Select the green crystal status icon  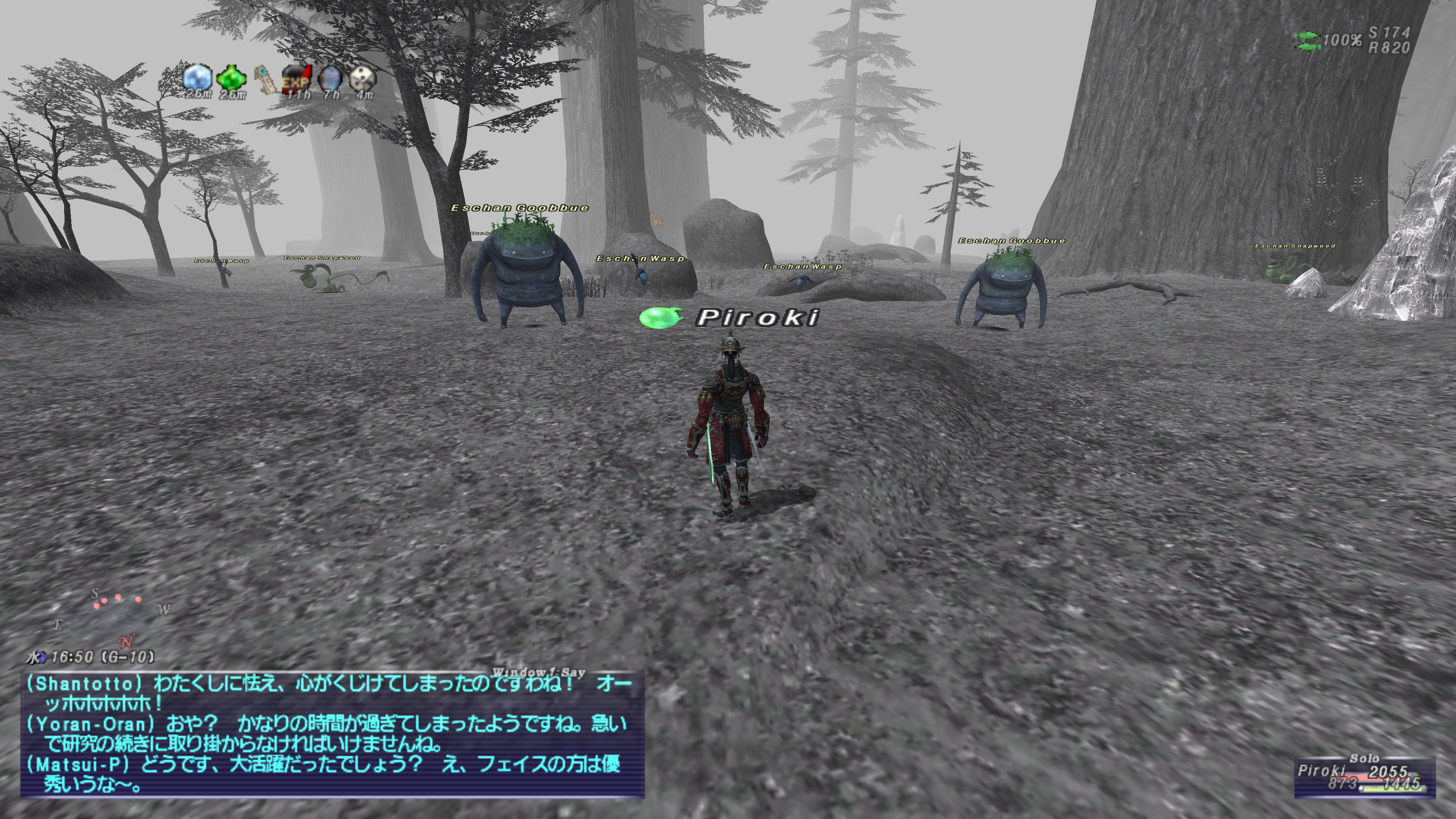click(x=232, y=78)
